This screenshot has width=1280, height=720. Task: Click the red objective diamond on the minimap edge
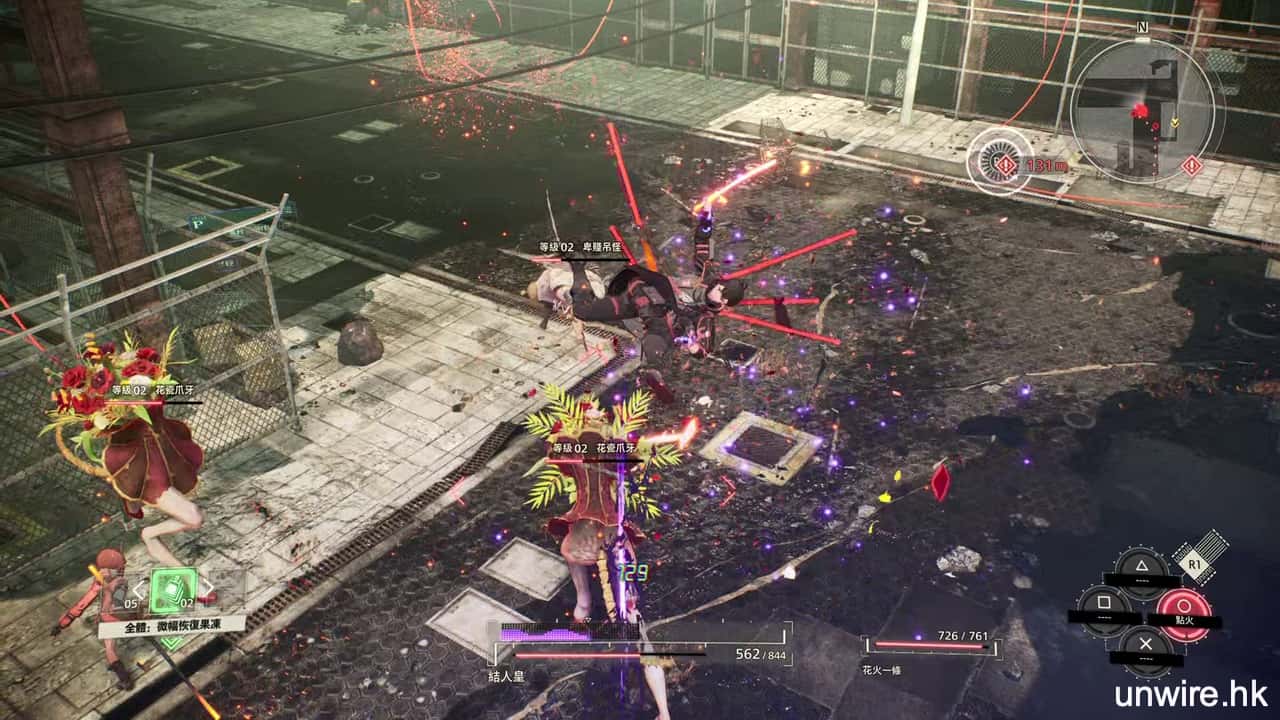tap(1192, 165)
